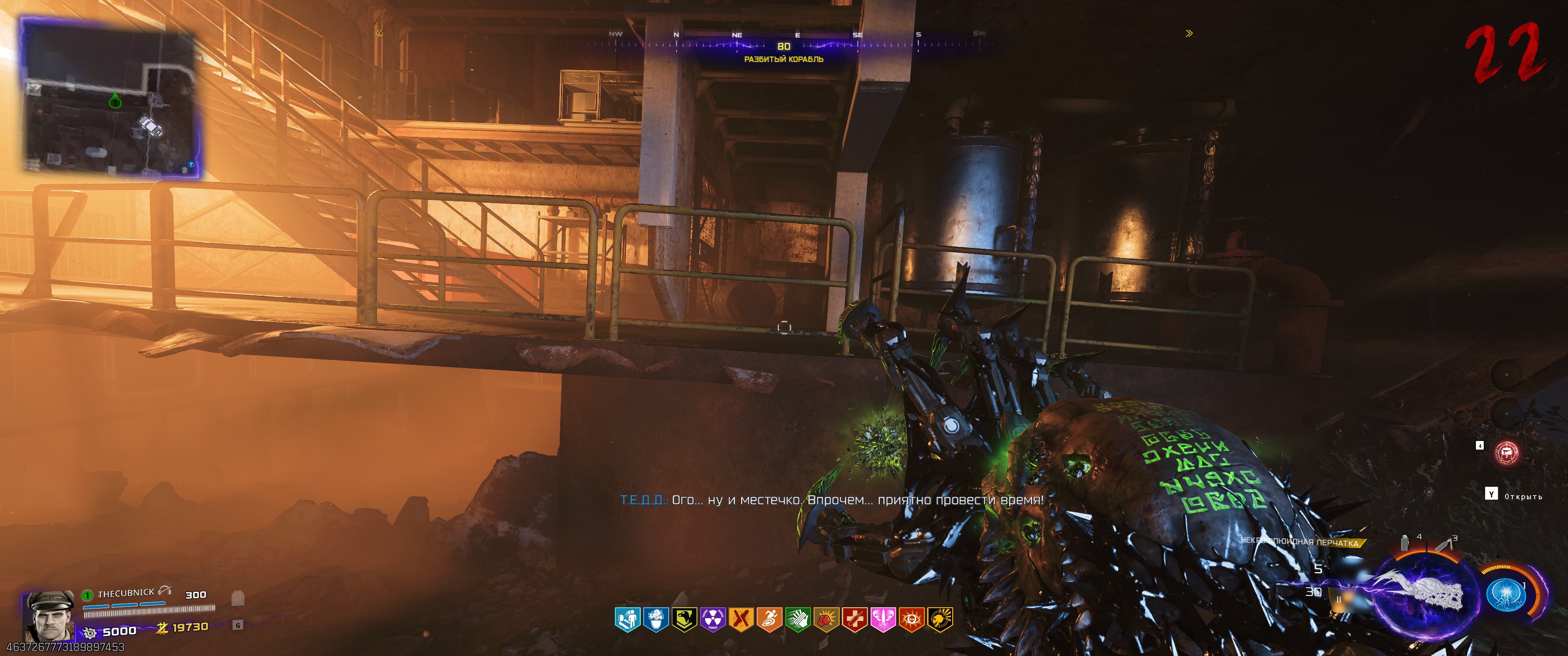Click the muted headset icon beside THECUBNICK
This screenshot has height=656, width=1568.
coord(165,591)
